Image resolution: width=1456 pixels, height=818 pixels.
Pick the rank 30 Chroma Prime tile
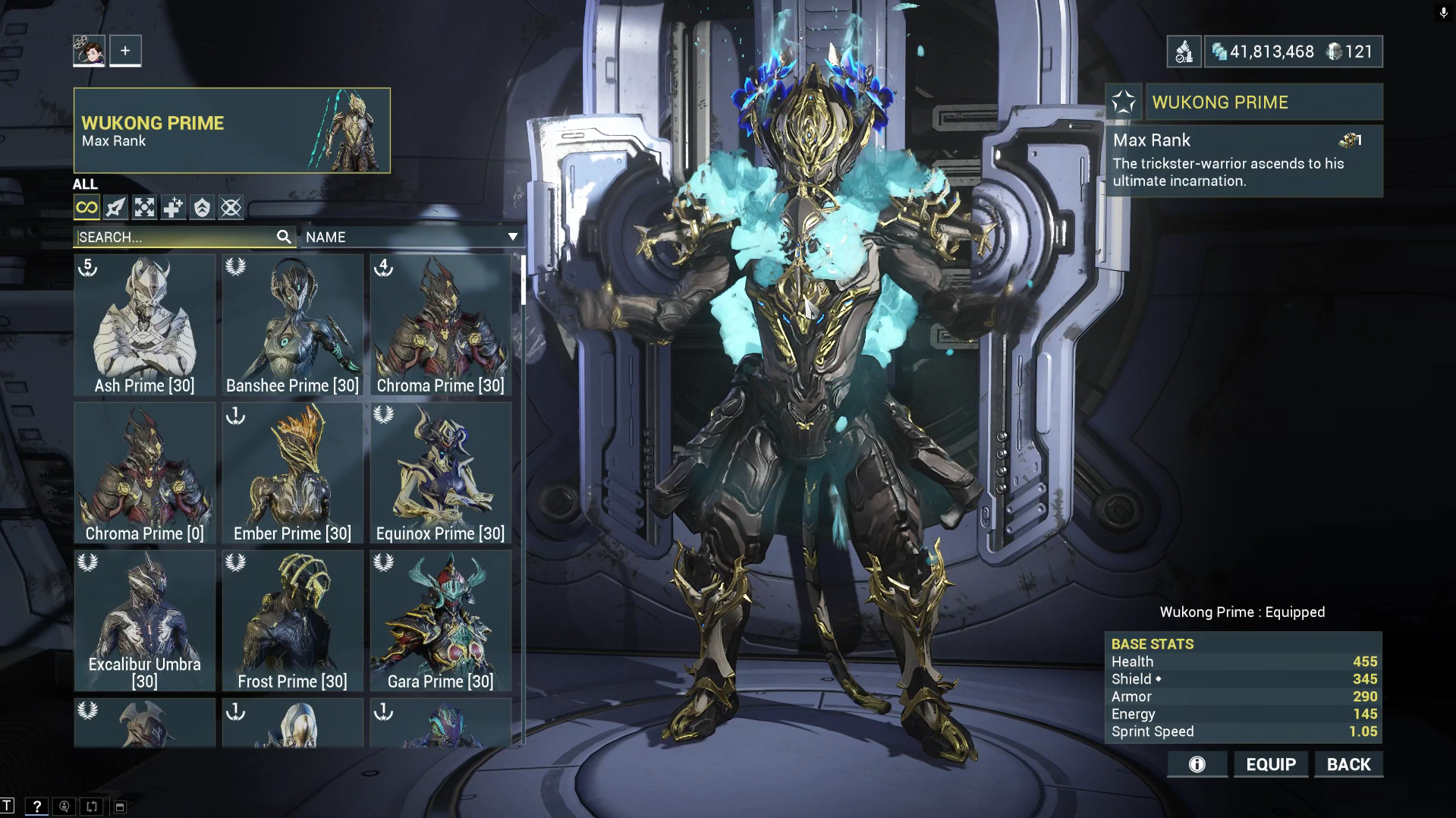pos(440,325)
